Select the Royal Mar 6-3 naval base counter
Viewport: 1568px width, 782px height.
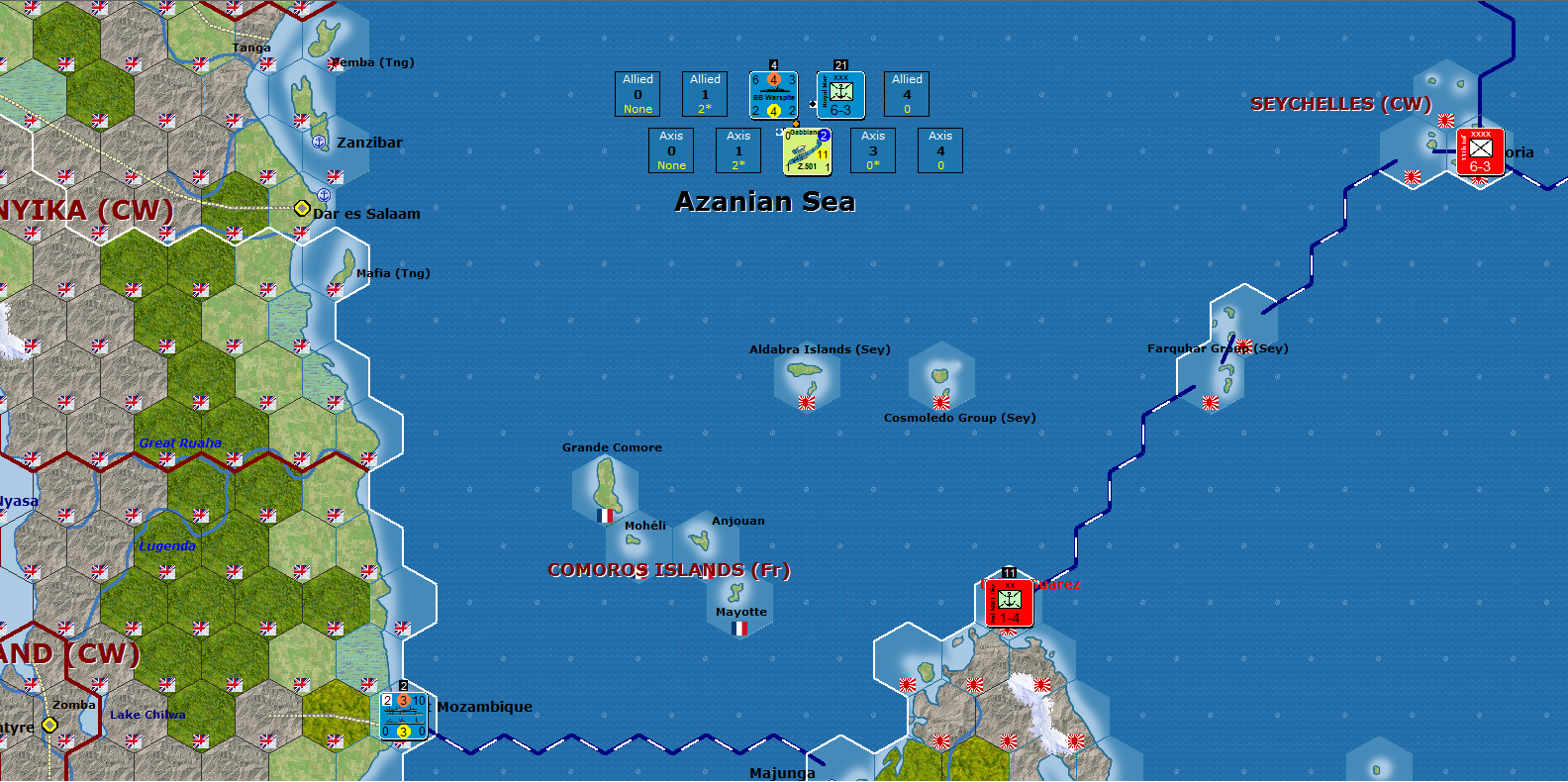pos(838,94)
